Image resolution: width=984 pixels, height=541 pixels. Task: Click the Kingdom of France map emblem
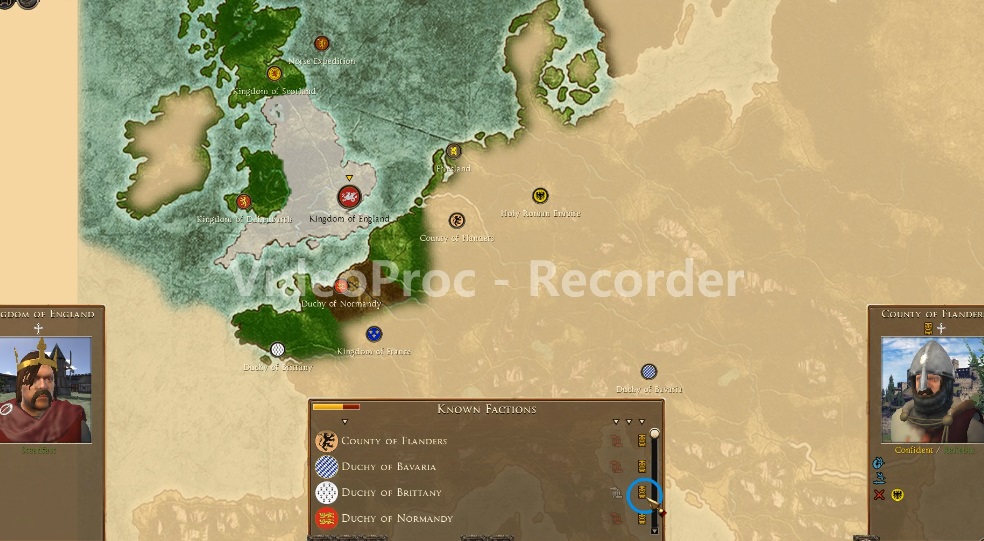[x=374, y=334]
